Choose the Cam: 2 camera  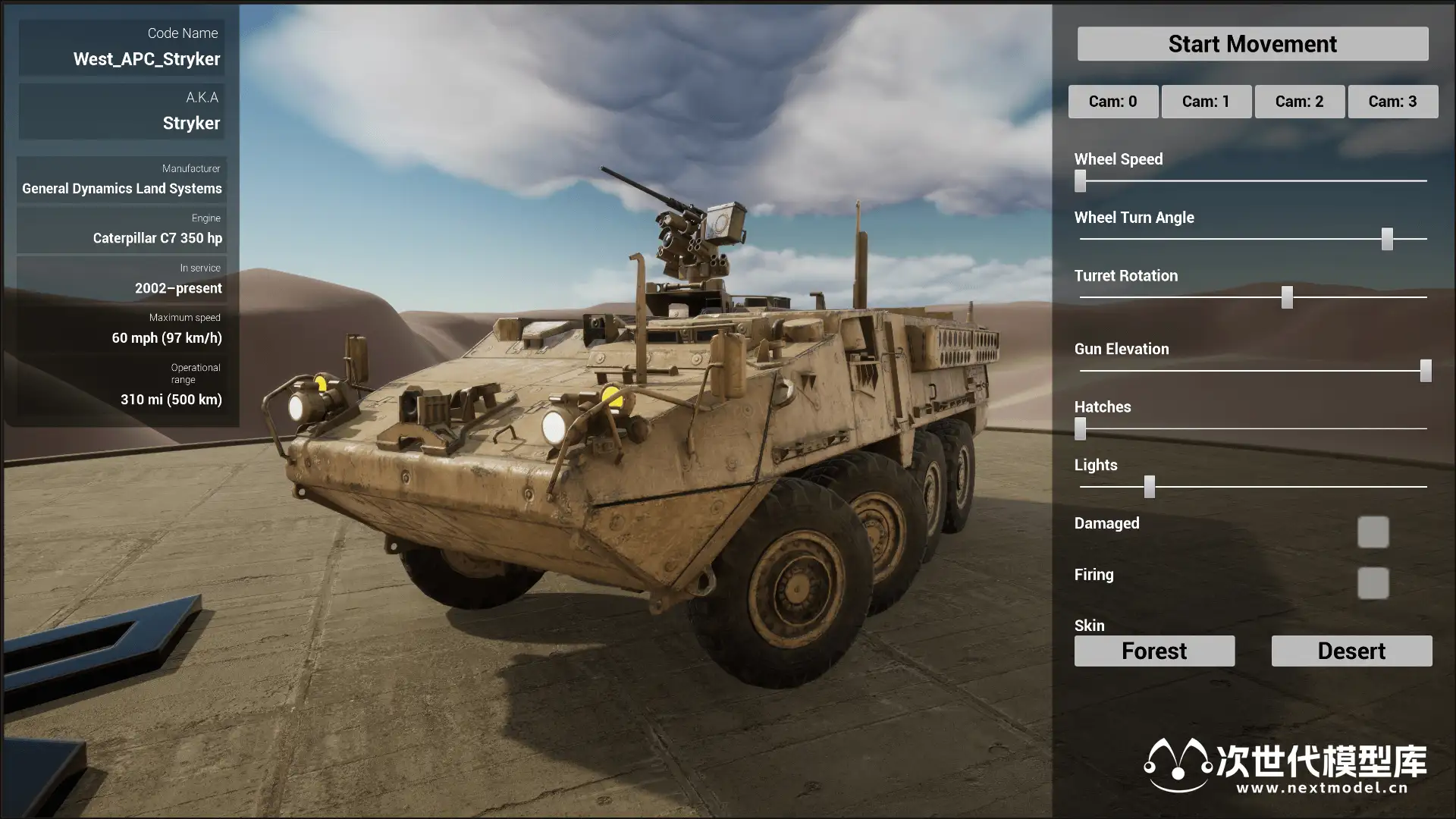click(1299, 102)
